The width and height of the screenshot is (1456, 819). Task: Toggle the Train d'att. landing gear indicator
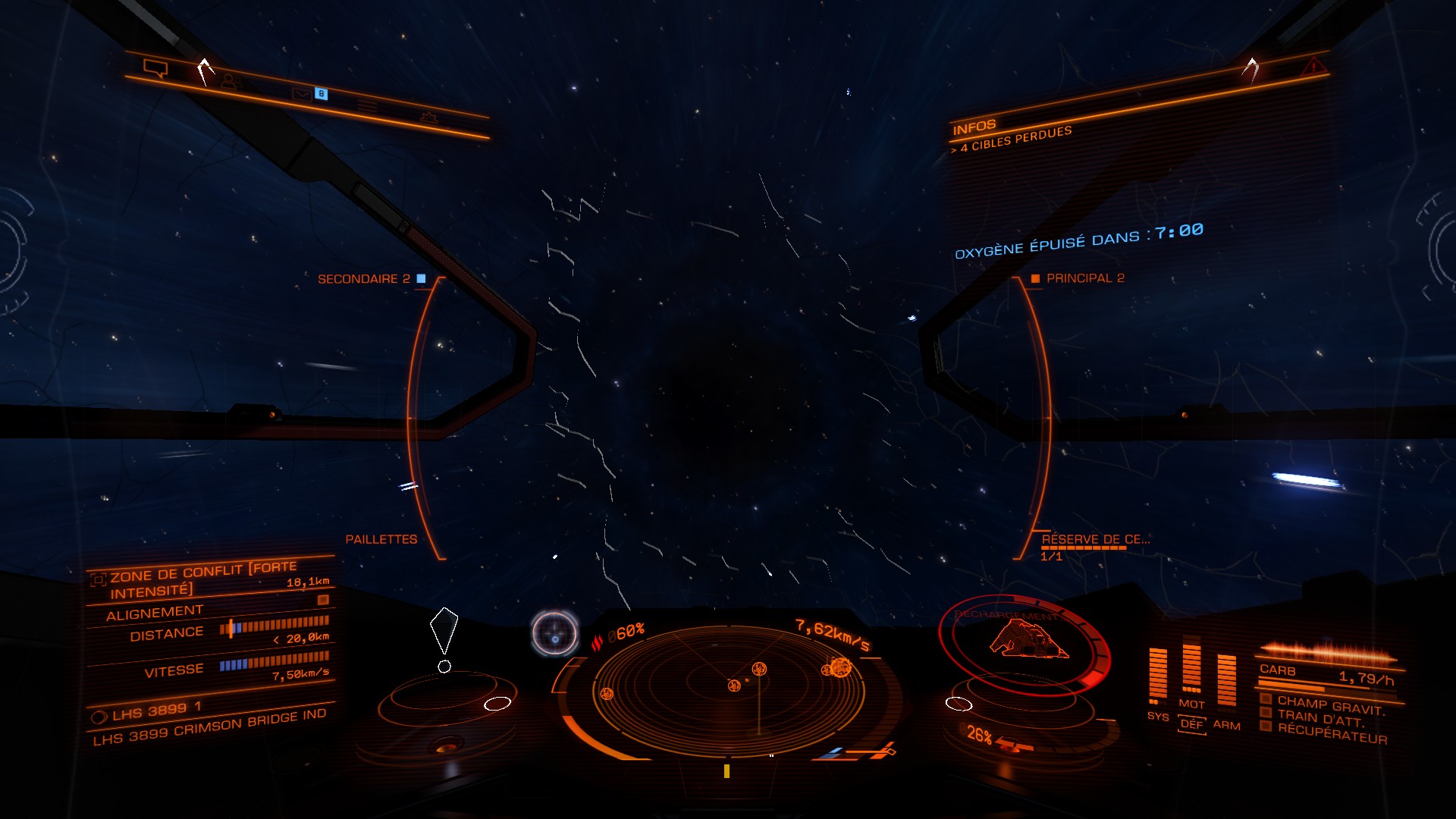point(1319,717)
